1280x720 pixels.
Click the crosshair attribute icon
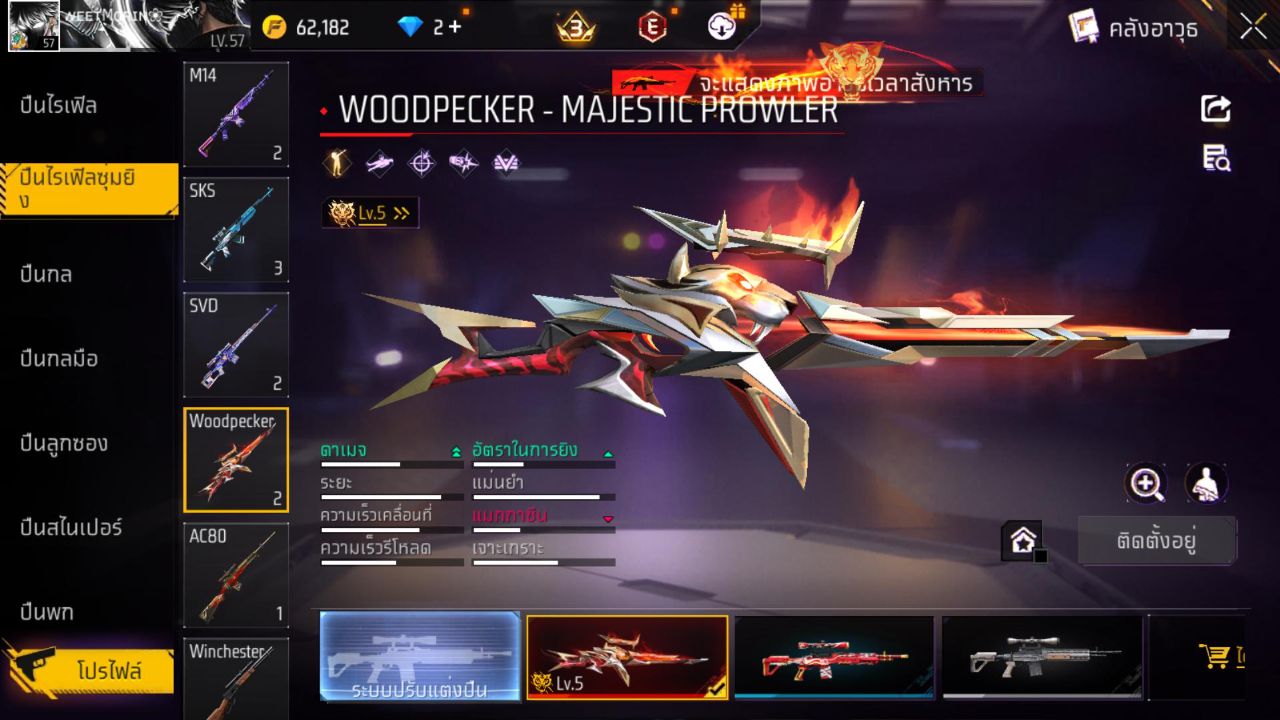[420, 163]
